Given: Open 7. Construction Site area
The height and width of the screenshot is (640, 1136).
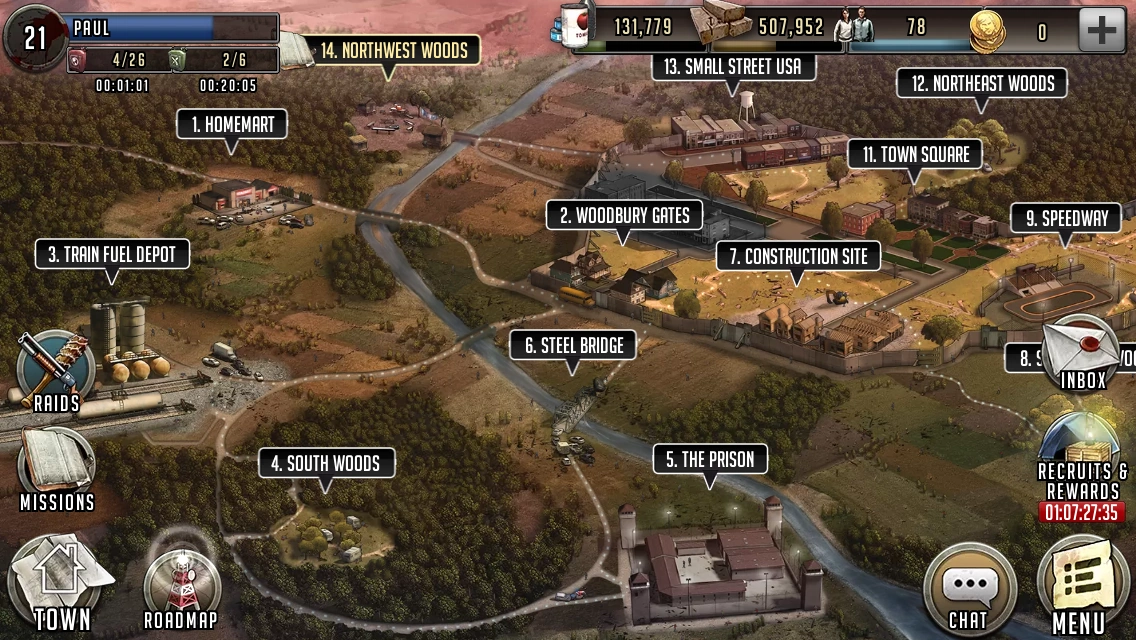Looking at the screenshot, I should click(798, 256).
